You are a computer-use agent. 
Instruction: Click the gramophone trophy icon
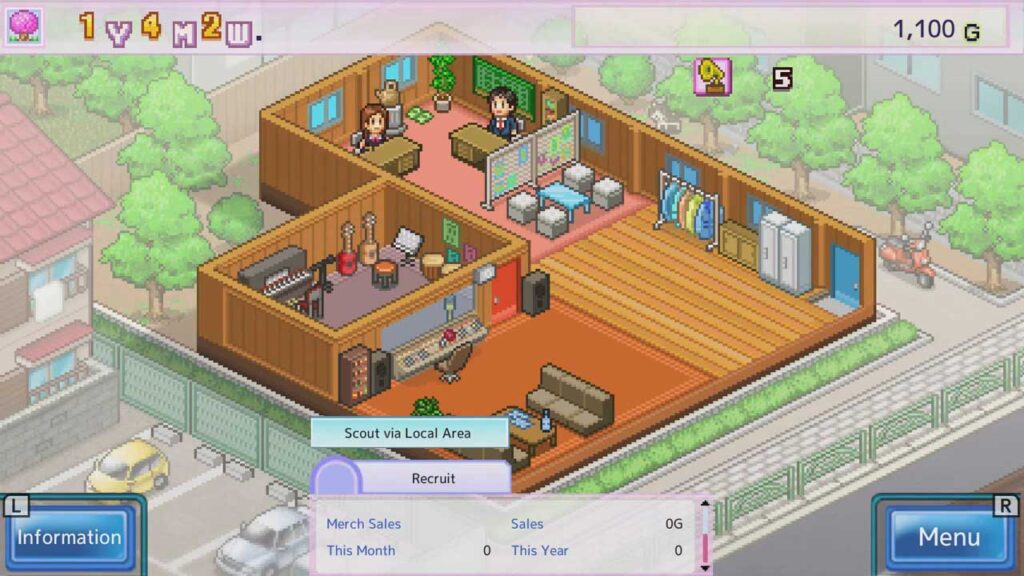(x=712, y=77)
